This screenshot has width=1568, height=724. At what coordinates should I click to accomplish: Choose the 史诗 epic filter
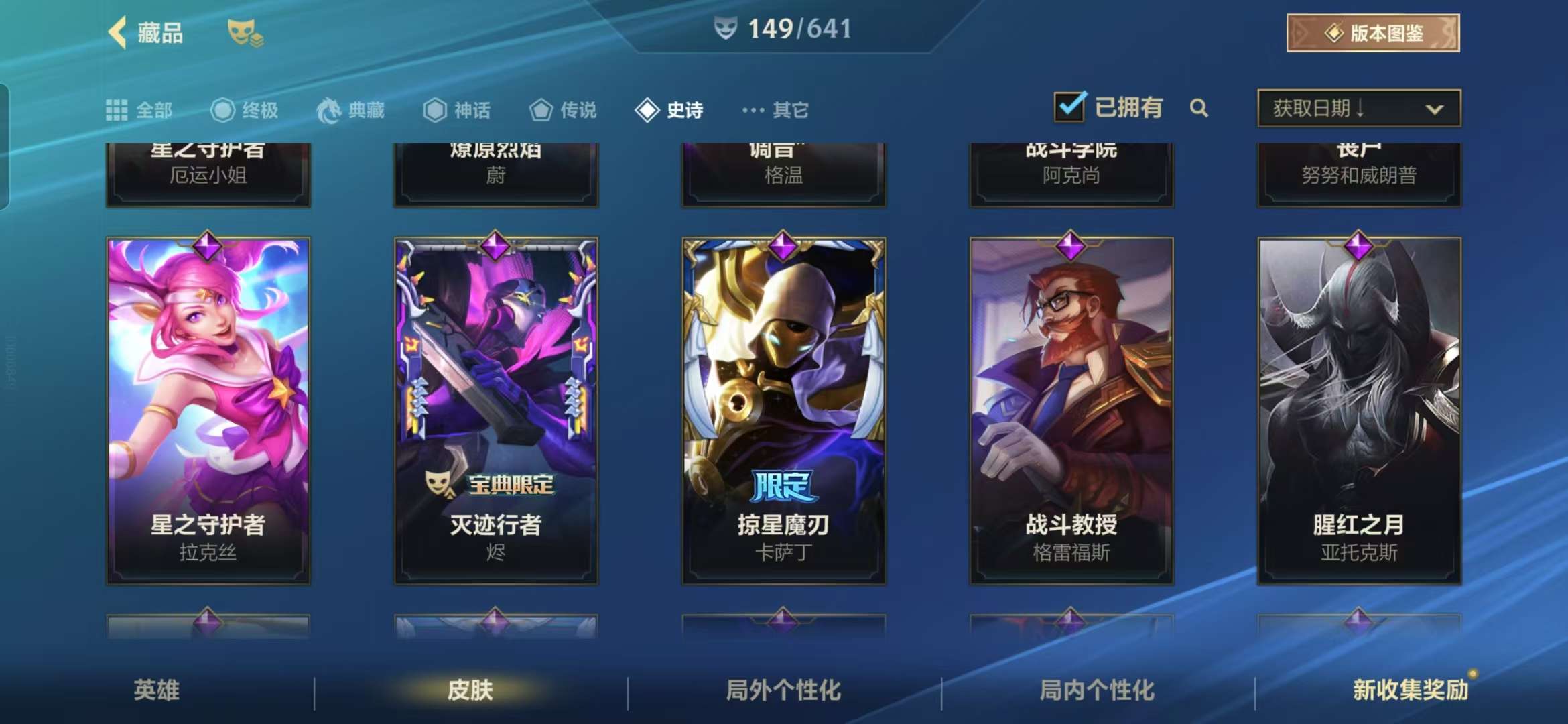(x=669, y=110)
